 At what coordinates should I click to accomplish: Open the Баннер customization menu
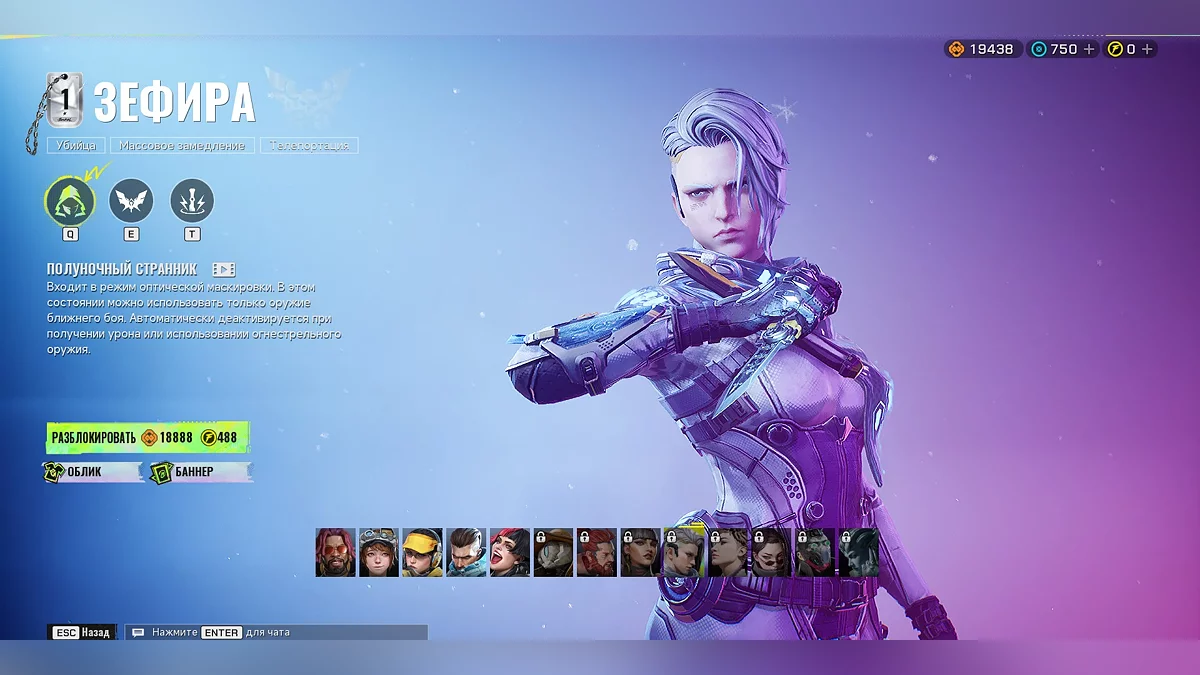point(200,472)
